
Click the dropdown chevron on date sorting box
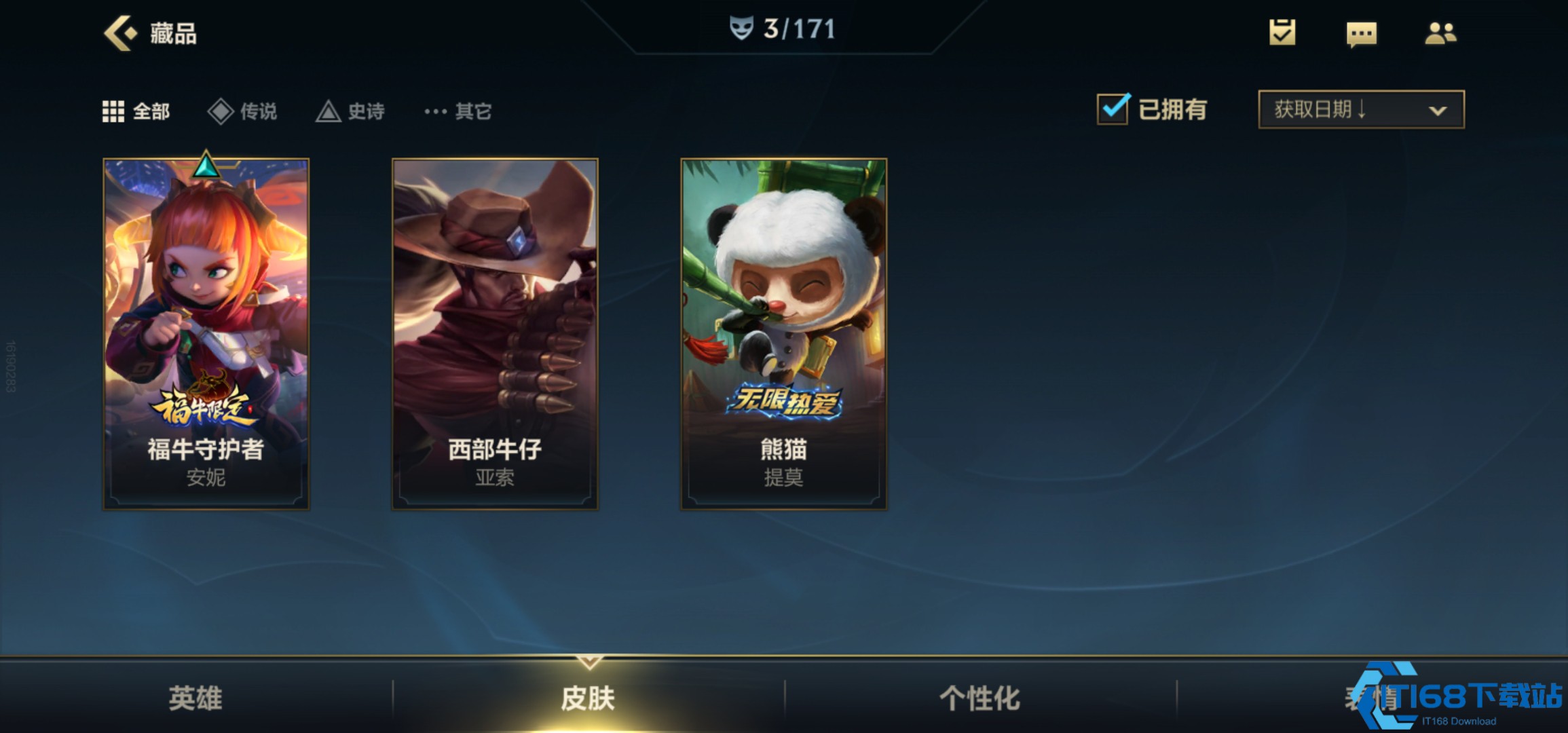[x=1438, y=109]
